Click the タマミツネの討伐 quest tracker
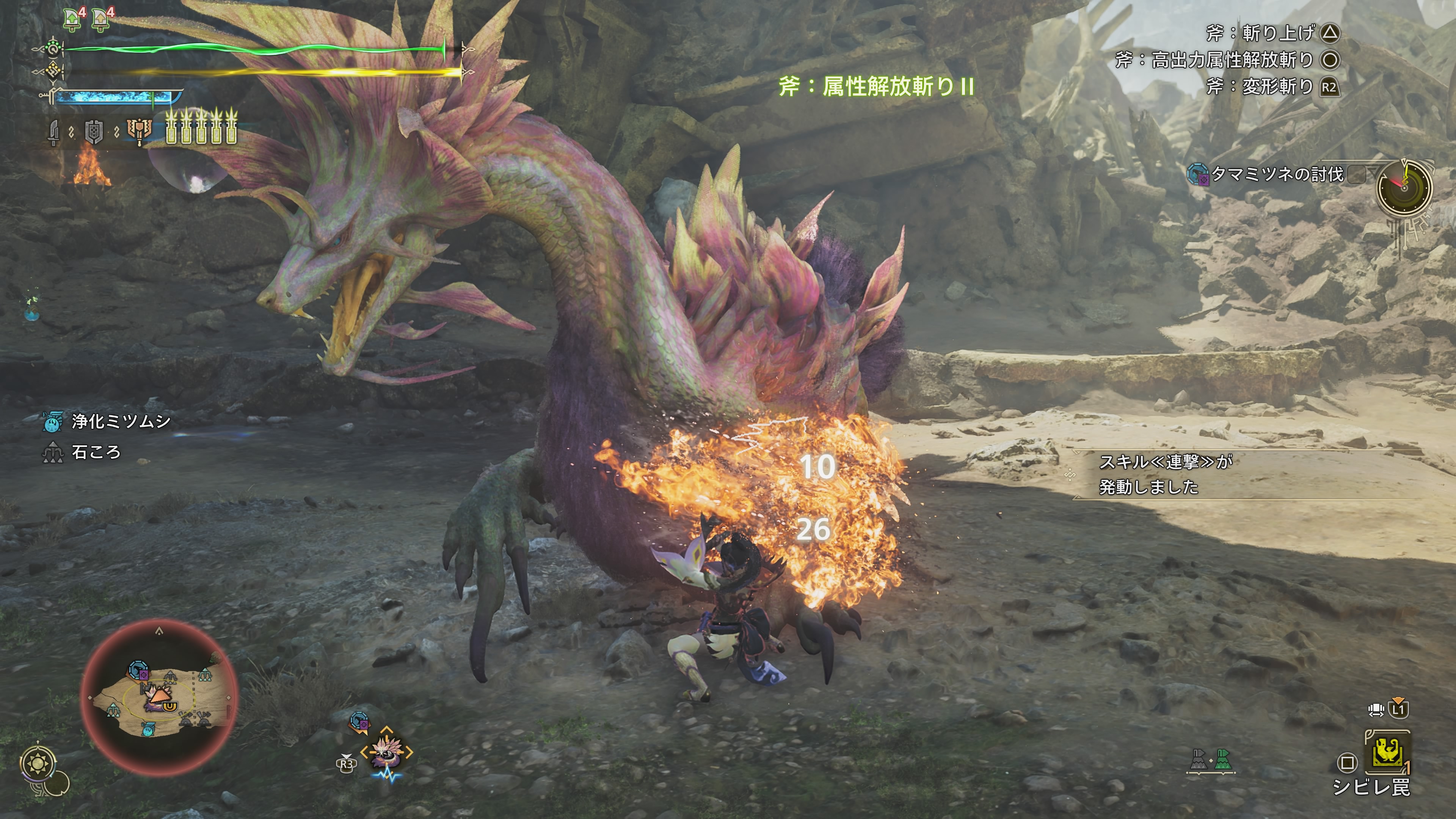 pos(1276,175)
